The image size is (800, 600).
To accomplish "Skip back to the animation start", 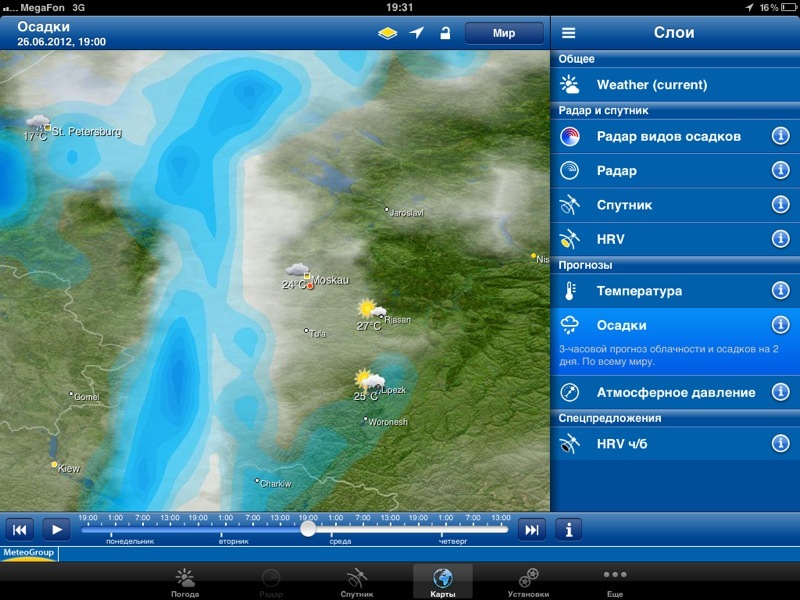I will point(20,529).
